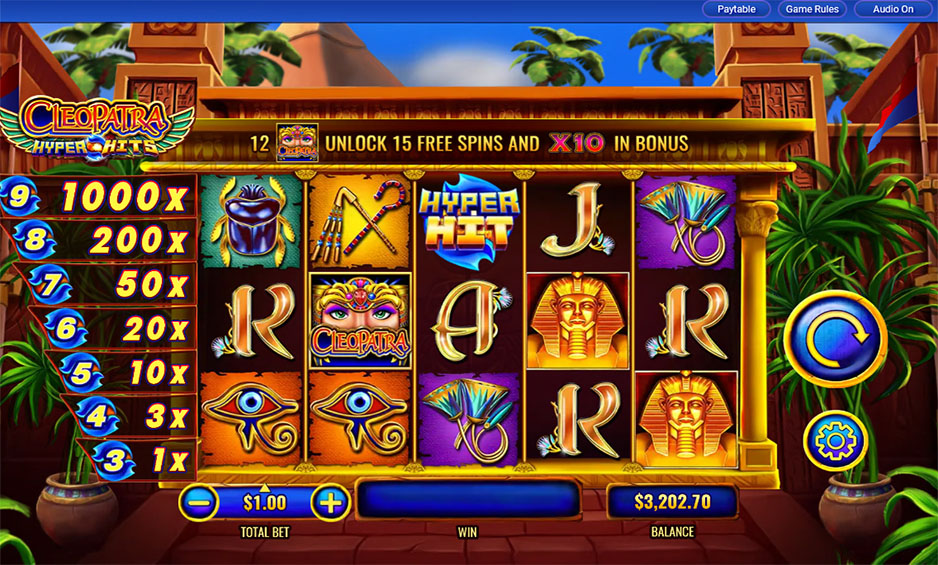Open settings with the gear button

[834, 441]
